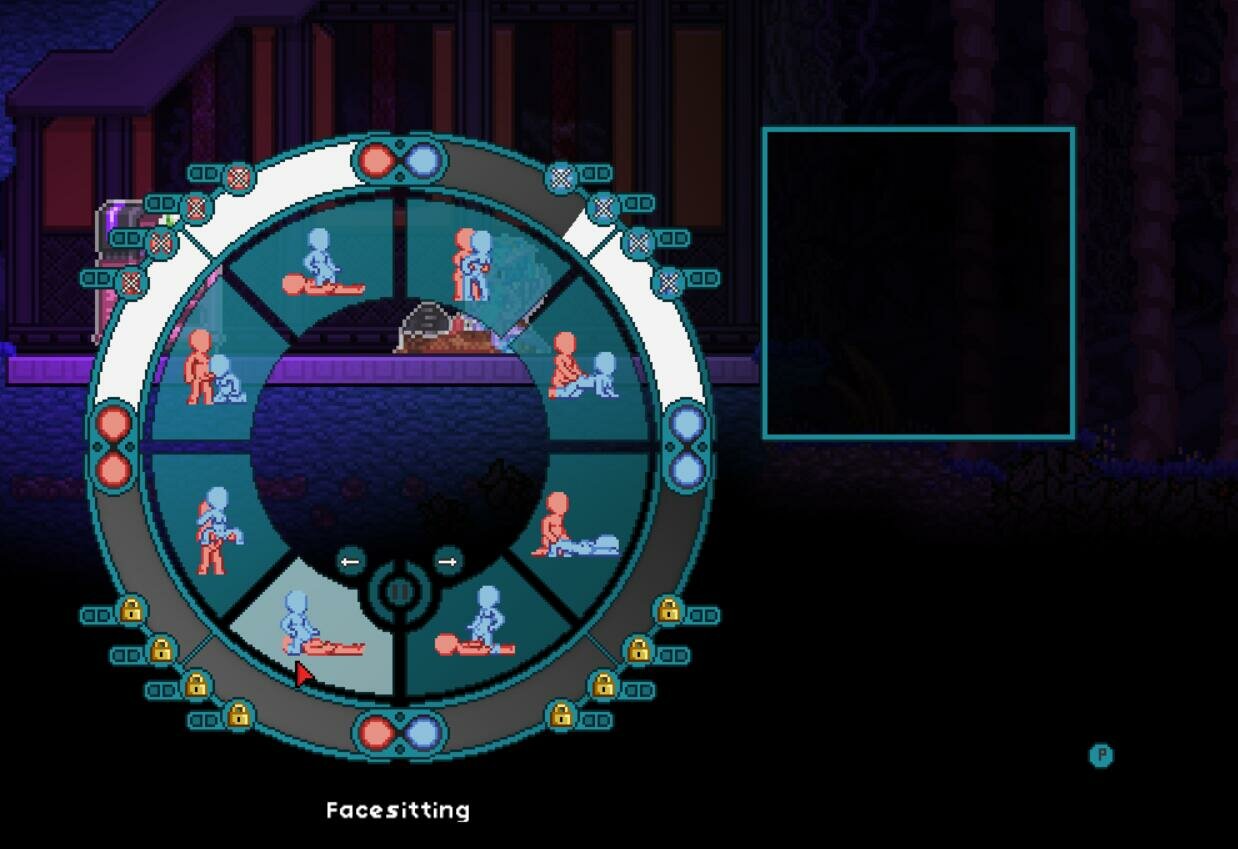
Task: Select the double red circle node
Action: [x=113, y=445]
